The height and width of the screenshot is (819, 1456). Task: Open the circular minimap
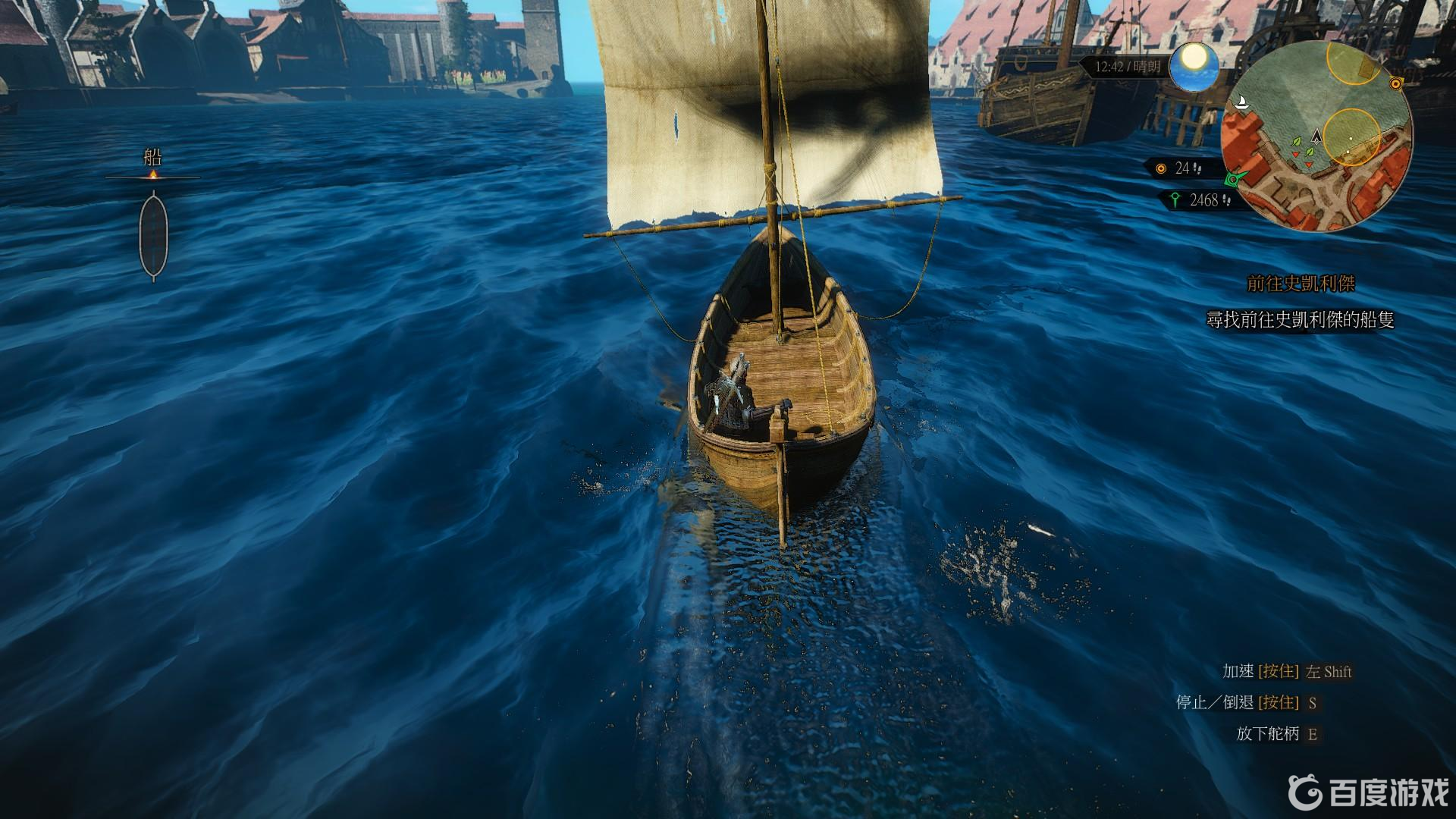pyautogui.click(x=1316, y=136)
